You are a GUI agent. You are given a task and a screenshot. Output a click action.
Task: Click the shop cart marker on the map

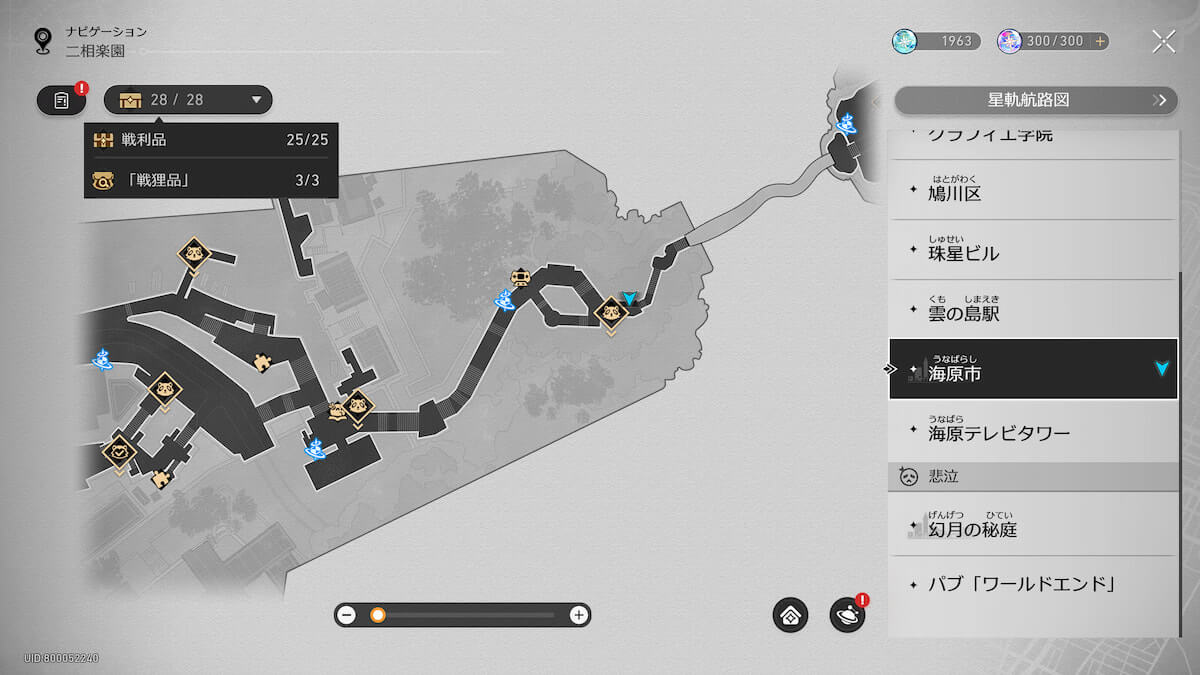coord(520,277)
